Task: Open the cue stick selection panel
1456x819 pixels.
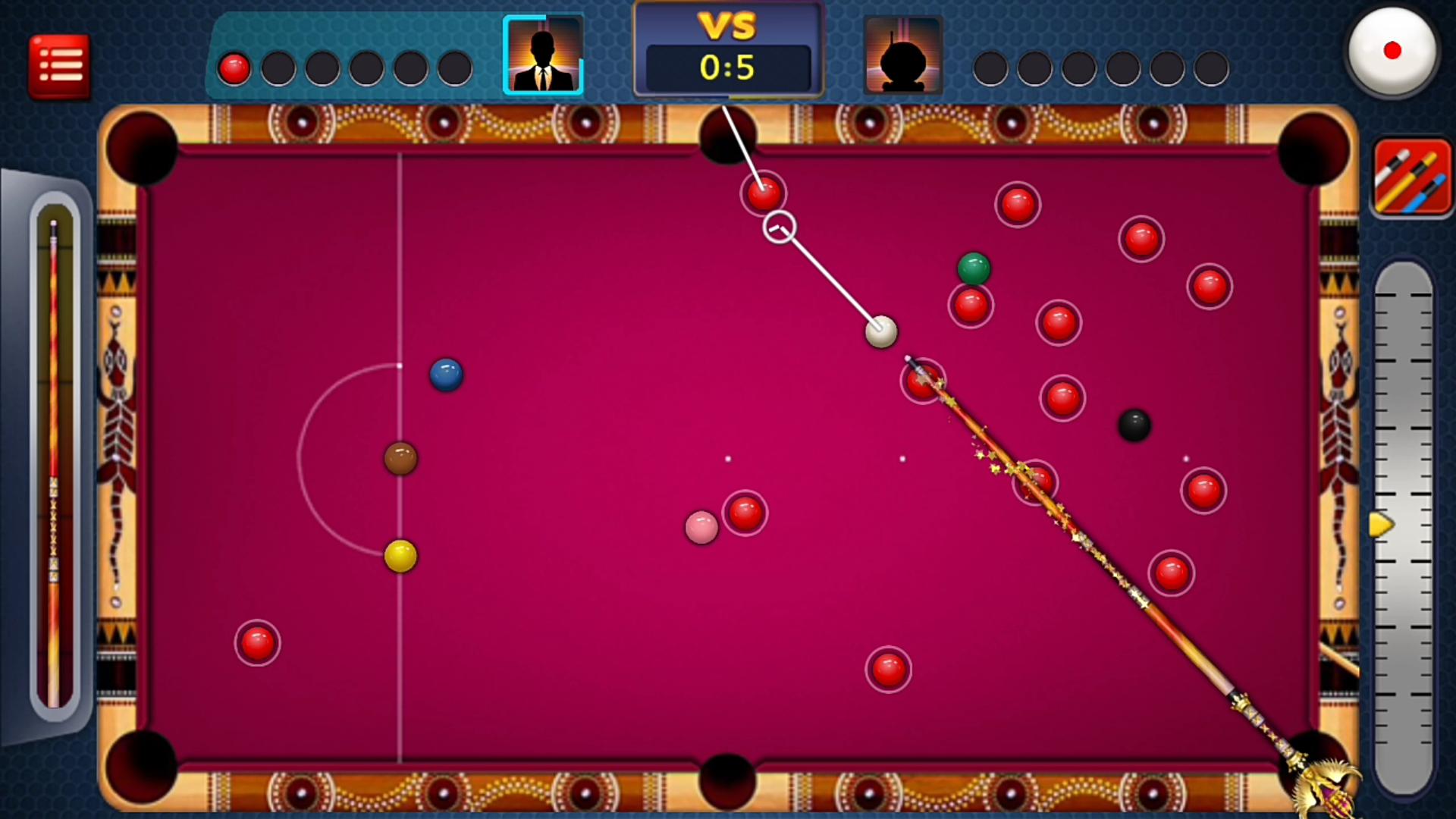Action: pyautogui.click(x=1412, y=176)
